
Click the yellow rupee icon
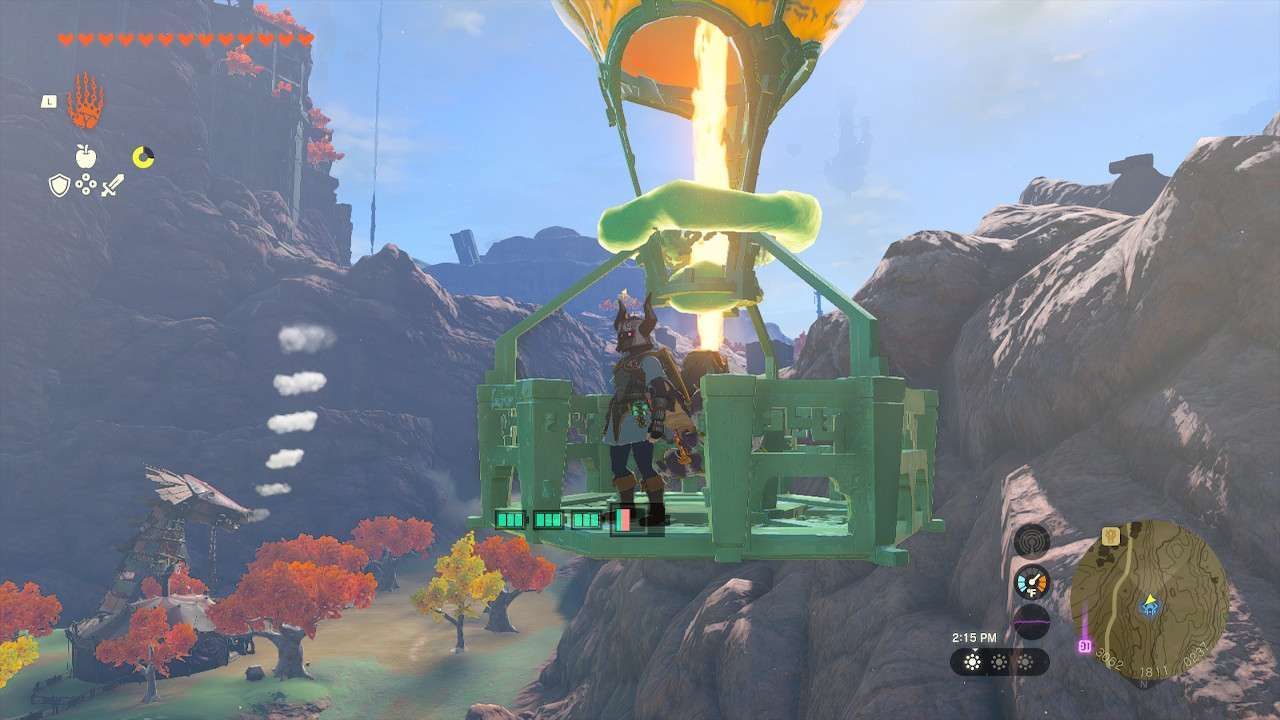(143, 156)
